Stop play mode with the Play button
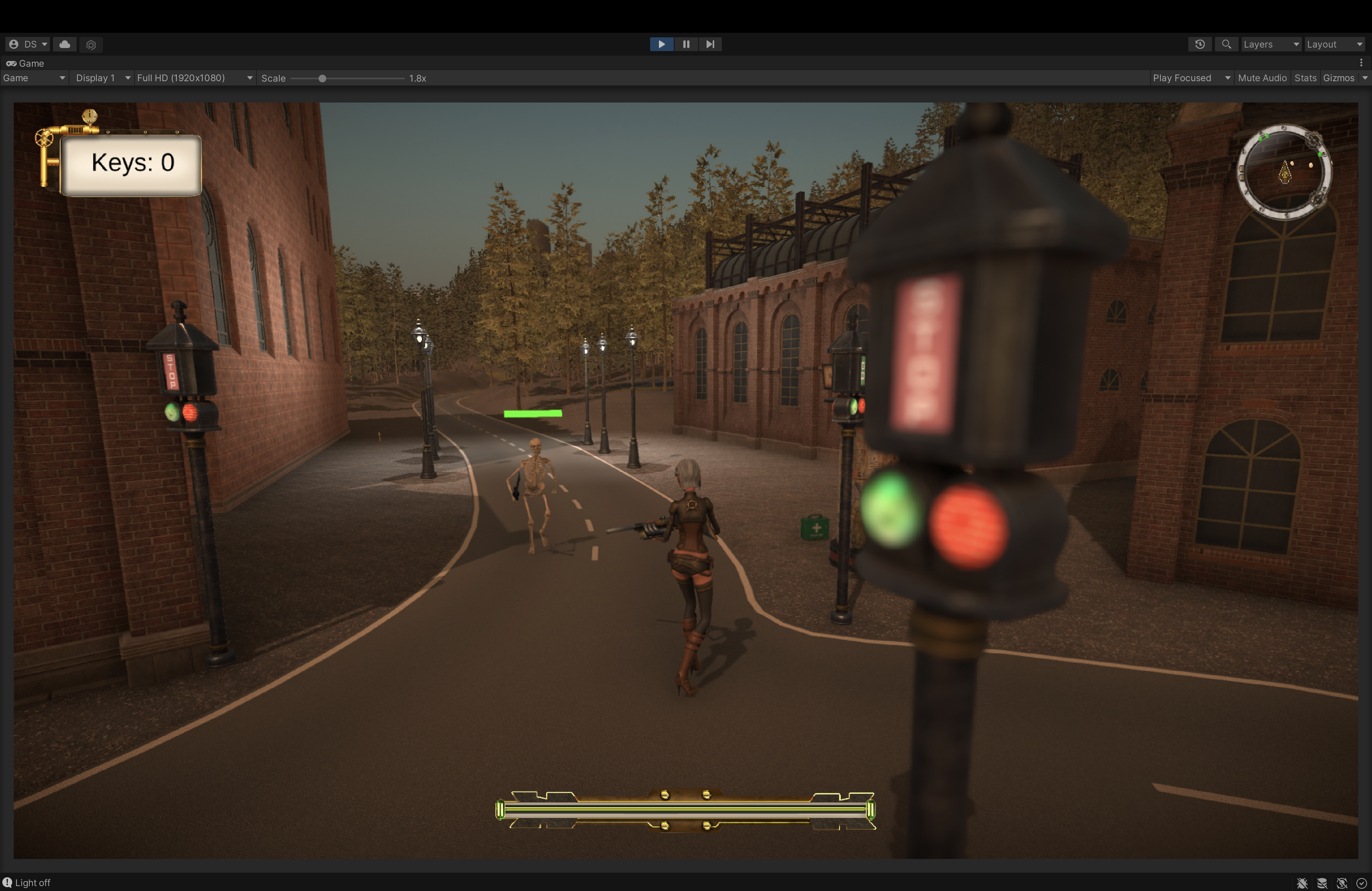 point(661,44)
